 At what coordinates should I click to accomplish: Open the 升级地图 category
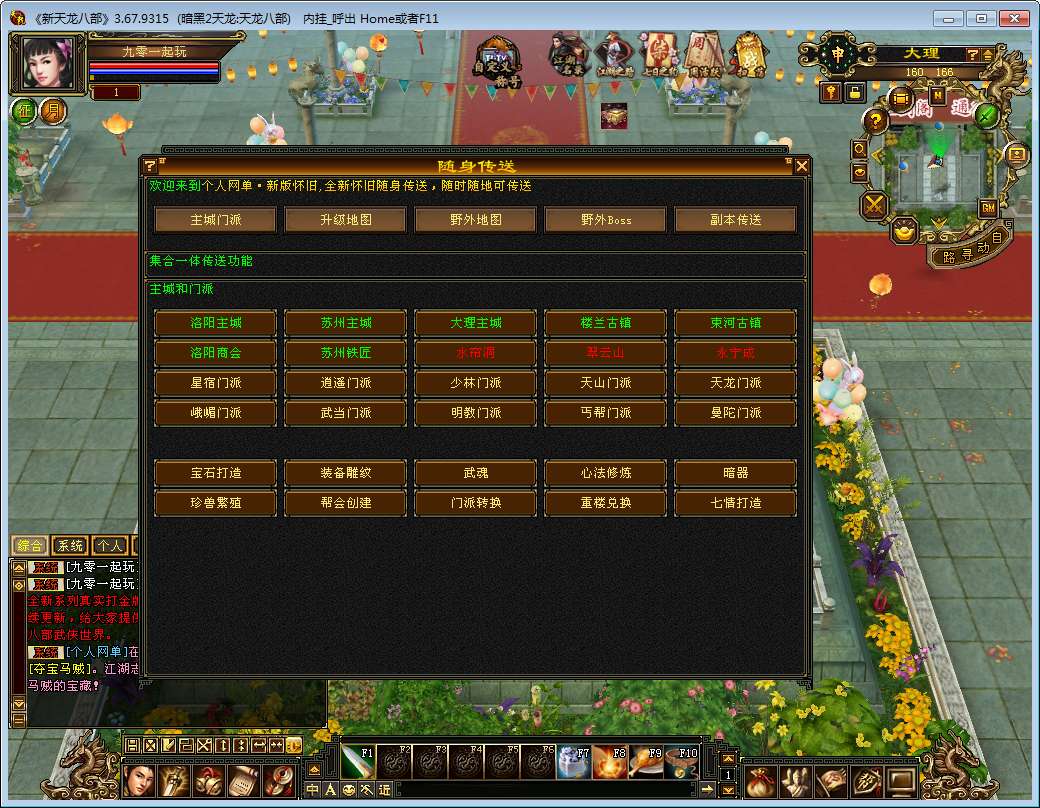coord(346,220)
